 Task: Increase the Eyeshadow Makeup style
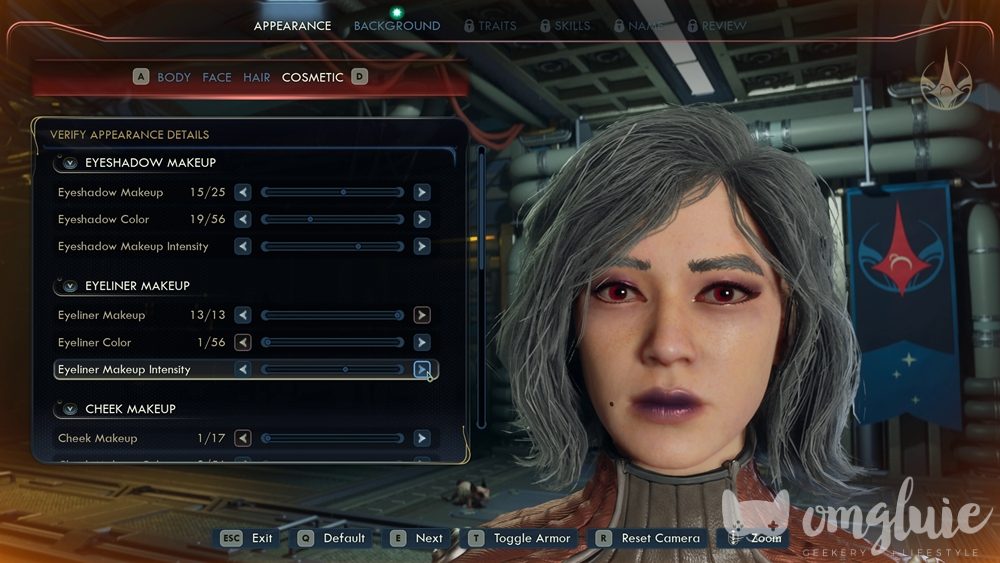422,192
